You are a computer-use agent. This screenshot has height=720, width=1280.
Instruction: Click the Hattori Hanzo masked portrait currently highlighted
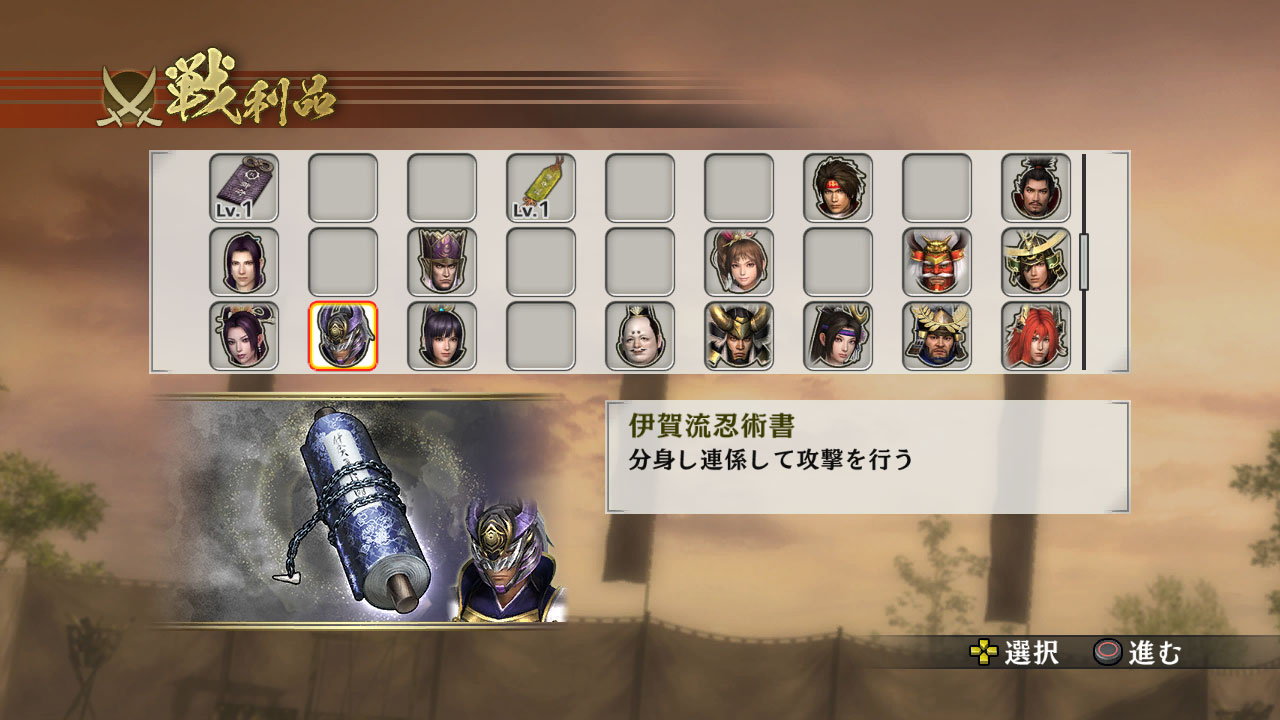click(344, 338)
